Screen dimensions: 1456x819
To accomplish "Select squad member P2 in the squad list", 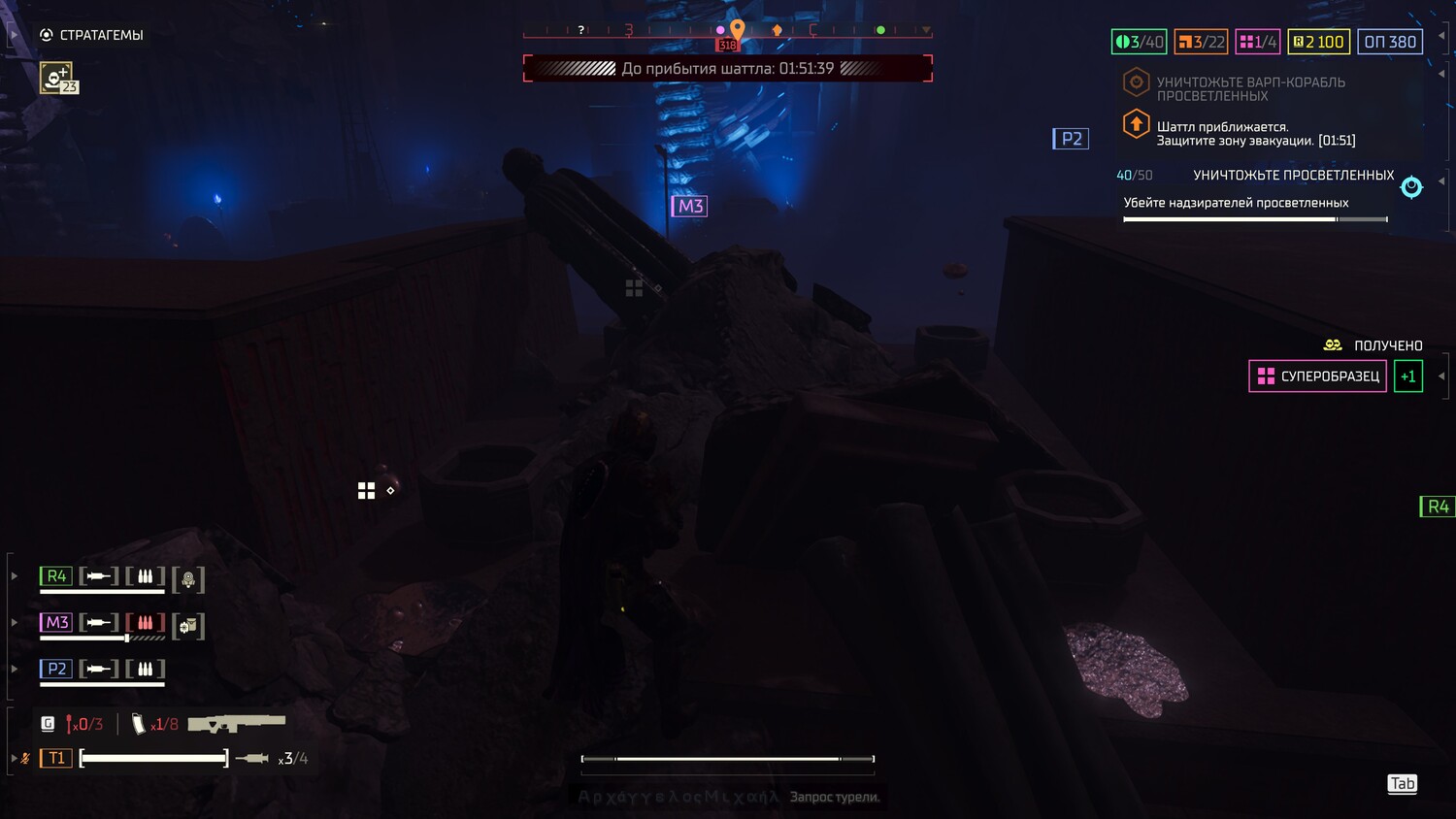I will (56, 670).
